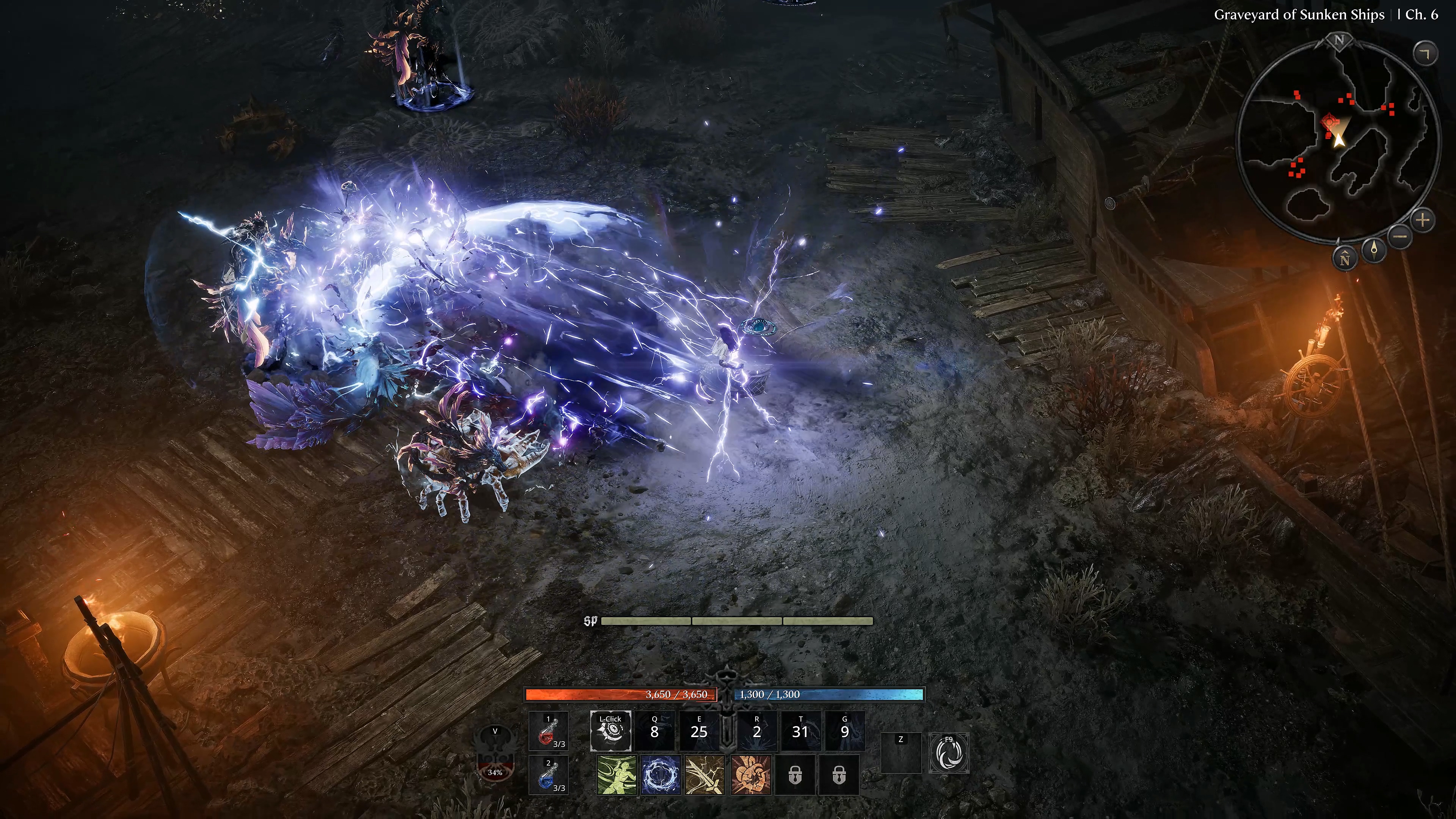Activate the G skill on cooldown 9

pos(845,731)
